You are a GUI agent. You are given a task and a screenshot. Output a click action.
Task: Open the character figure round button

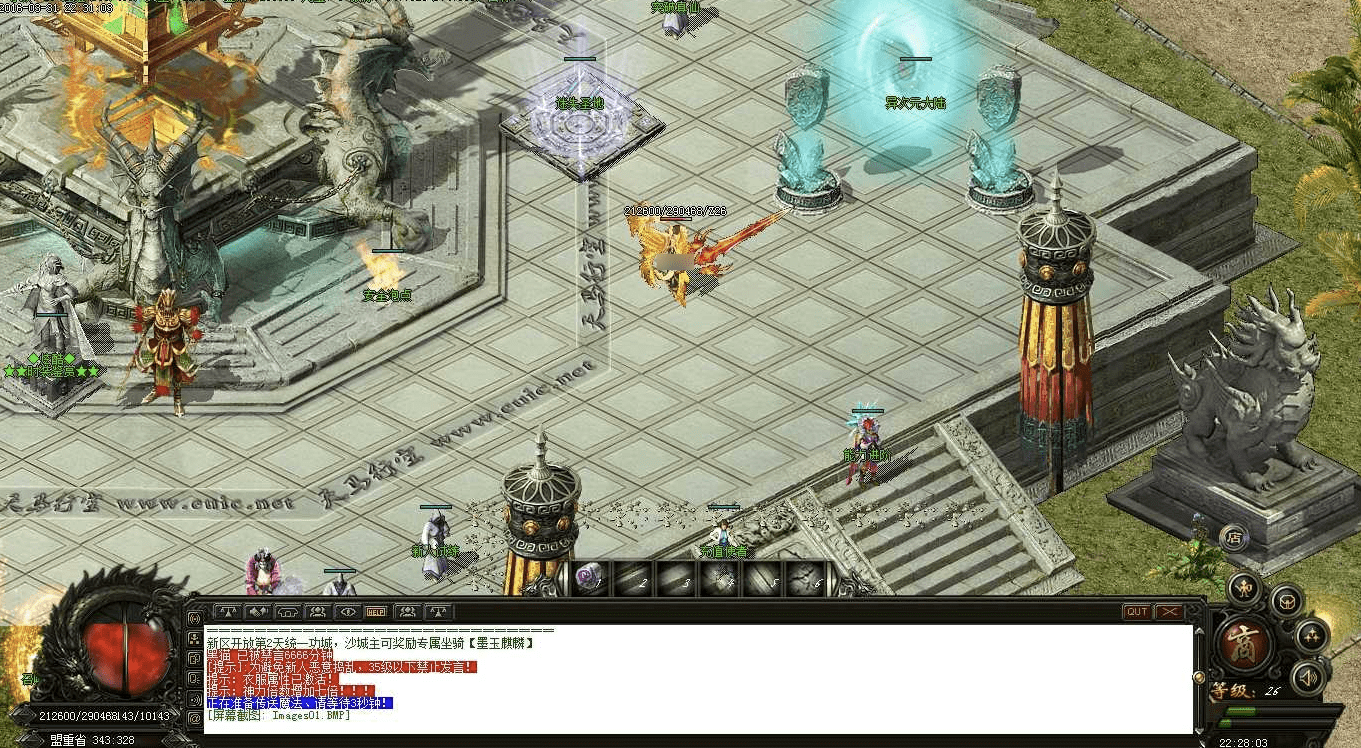1244,588
